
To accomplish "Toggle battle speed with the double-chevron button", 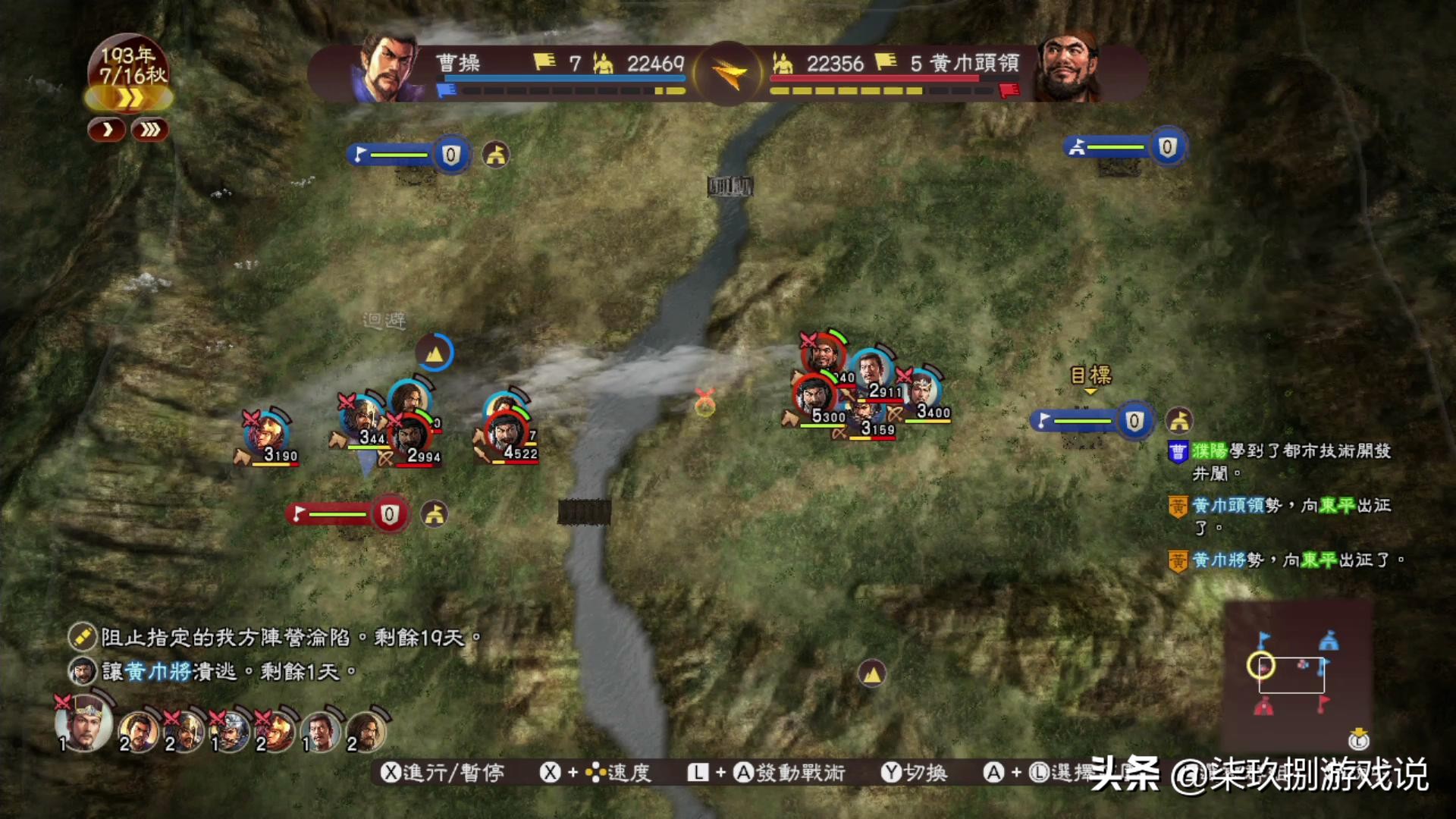I will click(x=129, y=99).
